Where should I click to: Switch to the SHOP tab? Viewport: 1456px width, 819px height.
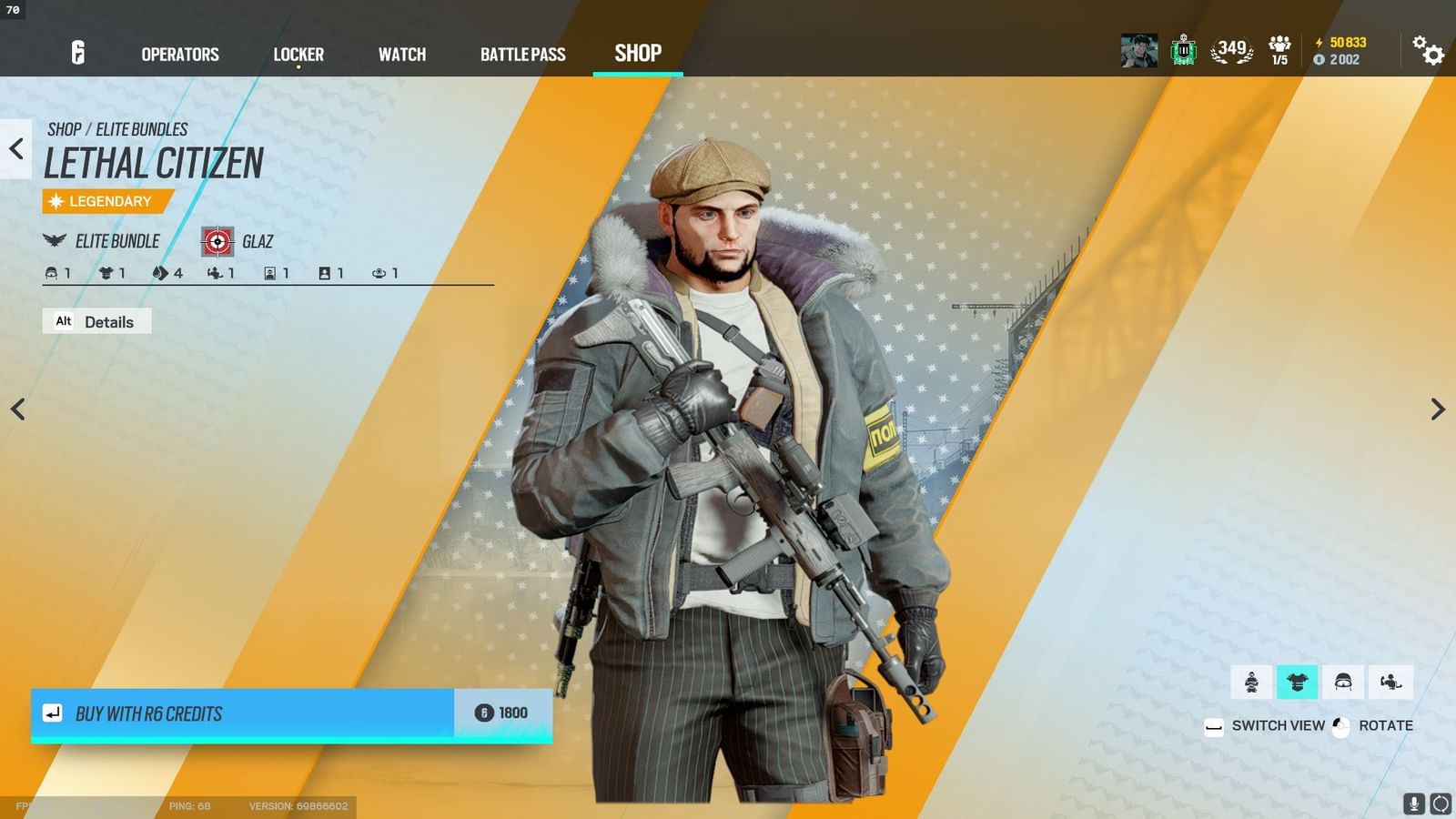[x=637, y=54]
